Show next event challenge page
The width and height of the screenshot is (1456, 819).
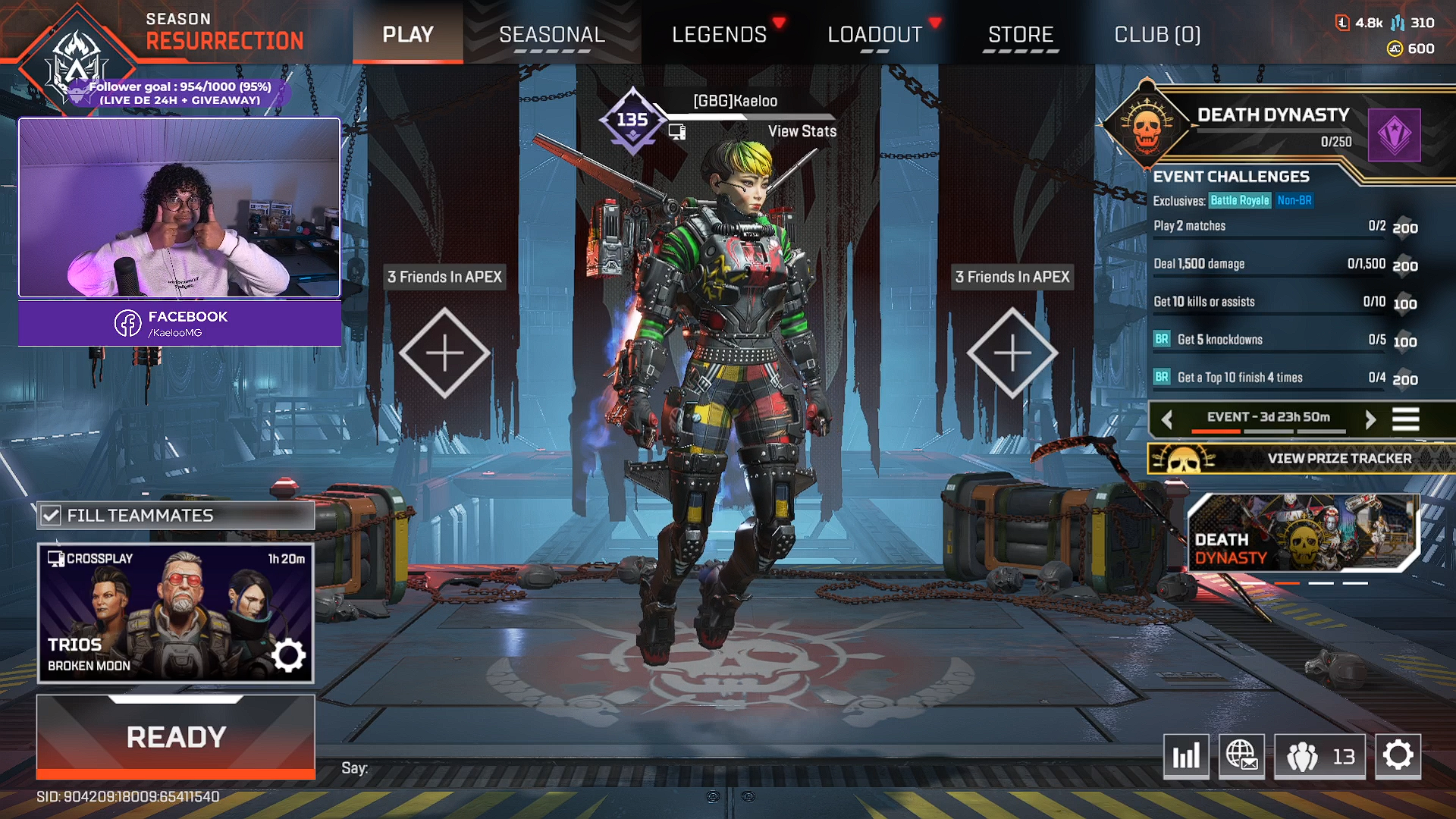[x=1370, y=419]
